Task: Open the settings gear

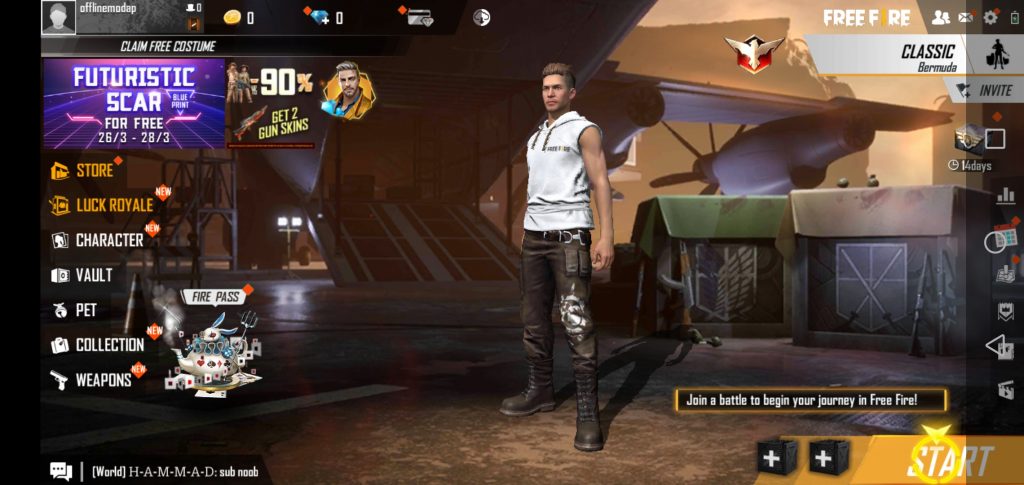Action: tap(990, 17)
